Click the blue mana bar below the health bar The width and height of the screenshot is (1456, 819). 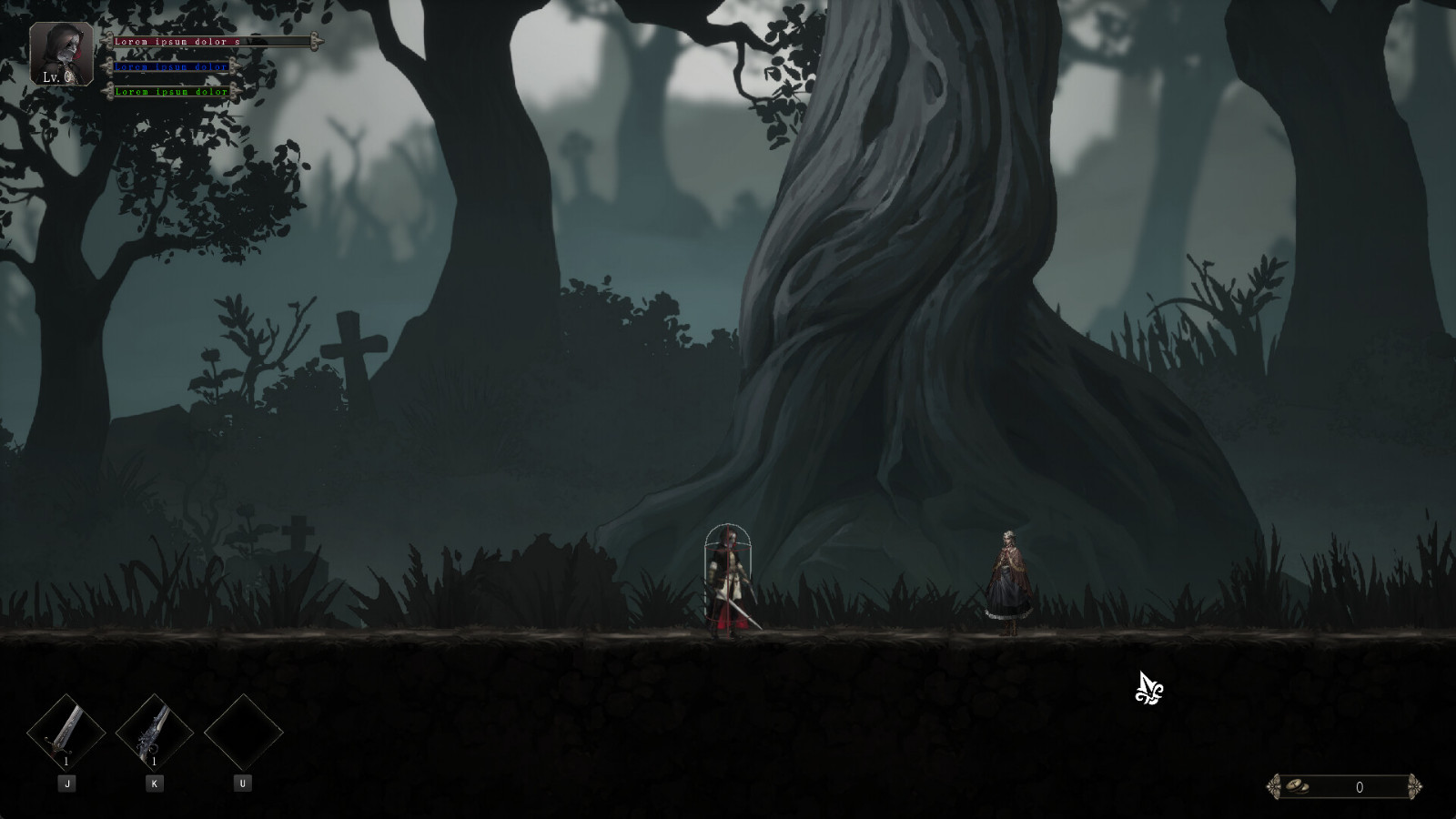(x=173, y=66)
